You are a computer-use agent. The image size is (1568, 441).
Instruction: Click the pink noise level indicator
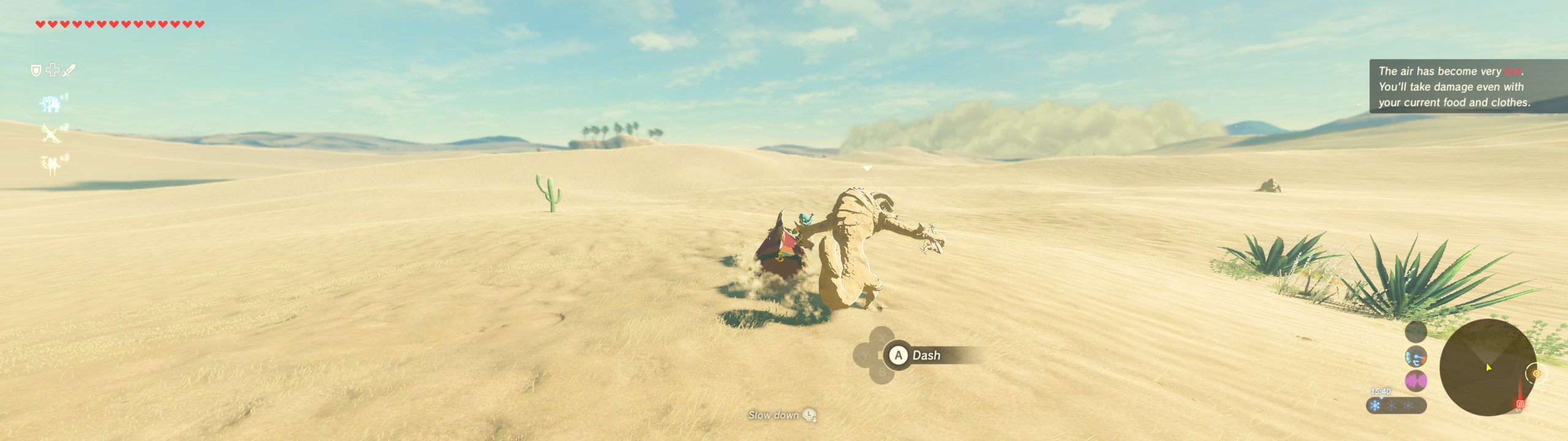(x=1415, y=381)
